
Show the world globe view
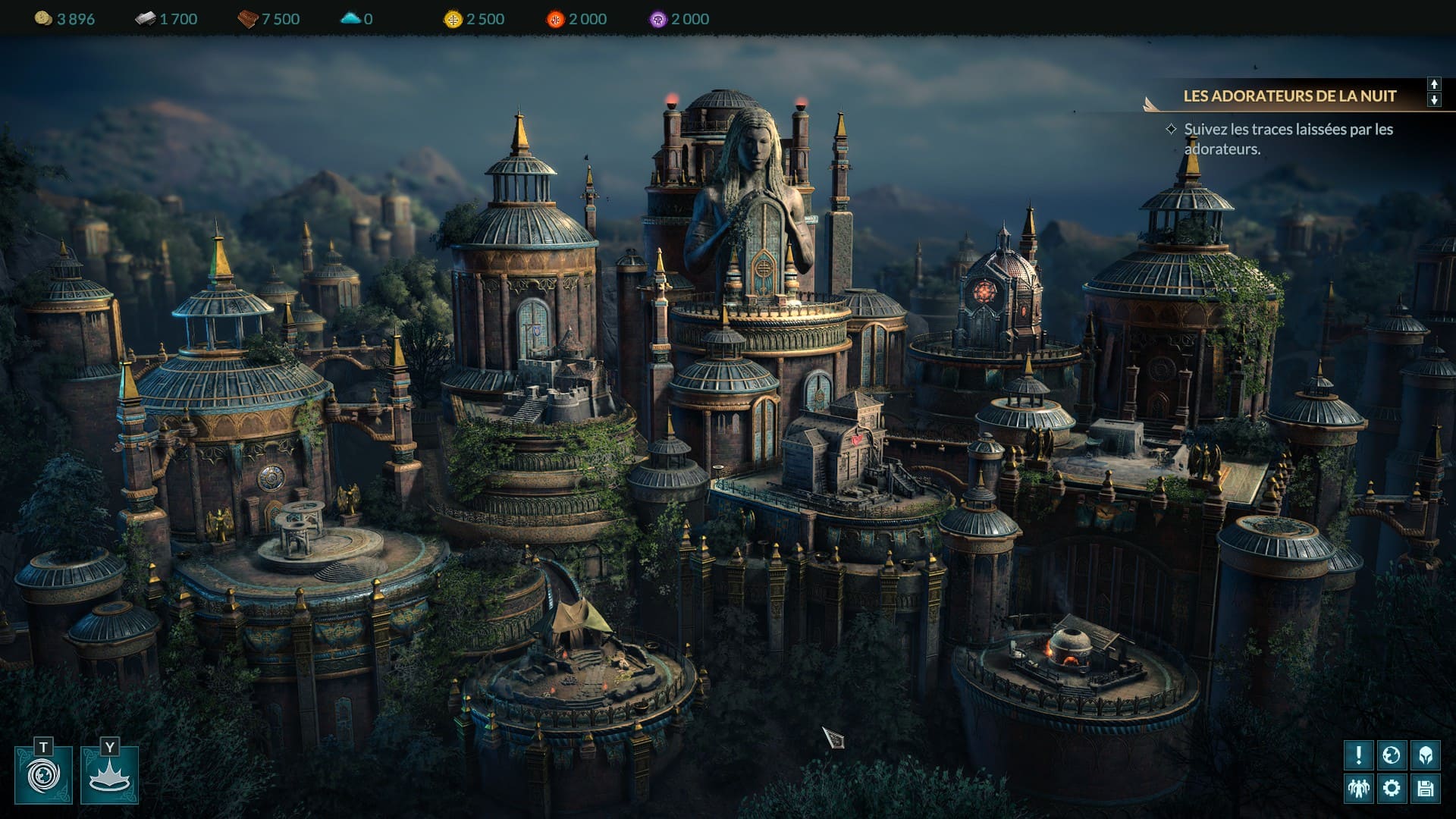1392,755
